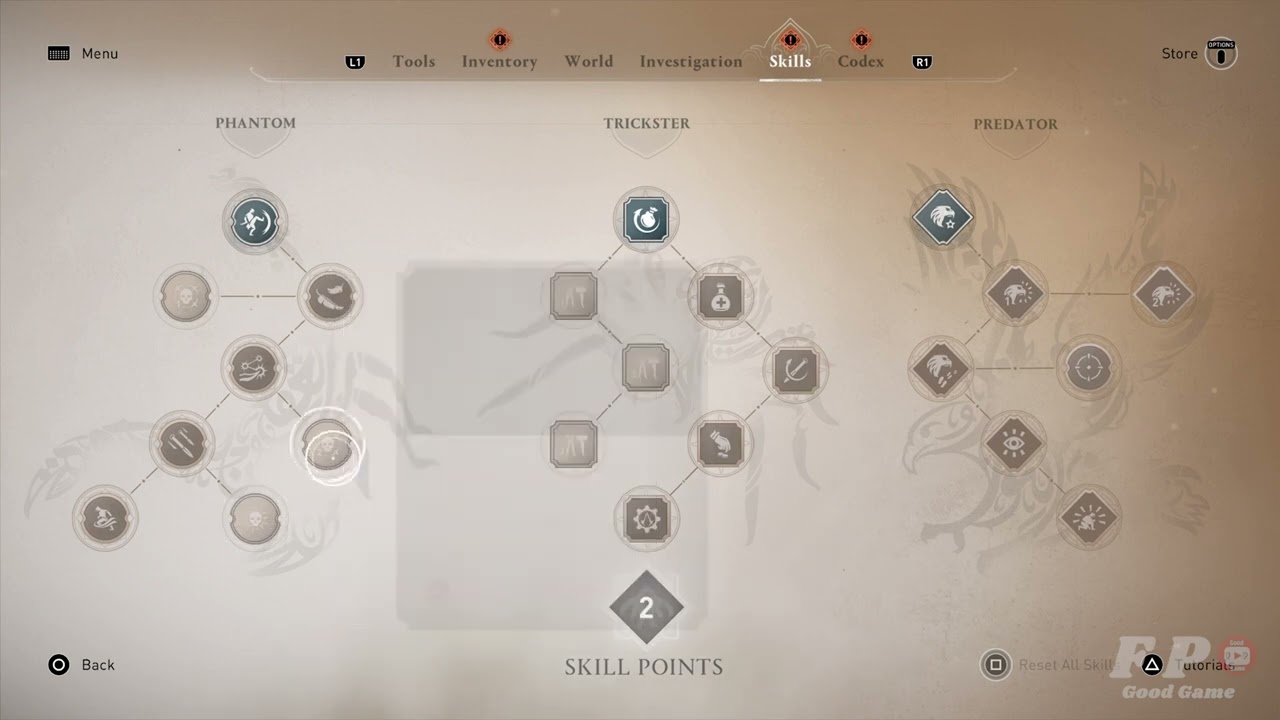Image resolution: width=1280 pixels, height=720 pixels.
Task: Select the eagle skill atop the Predator tree
Action: (x=943, y=219)
